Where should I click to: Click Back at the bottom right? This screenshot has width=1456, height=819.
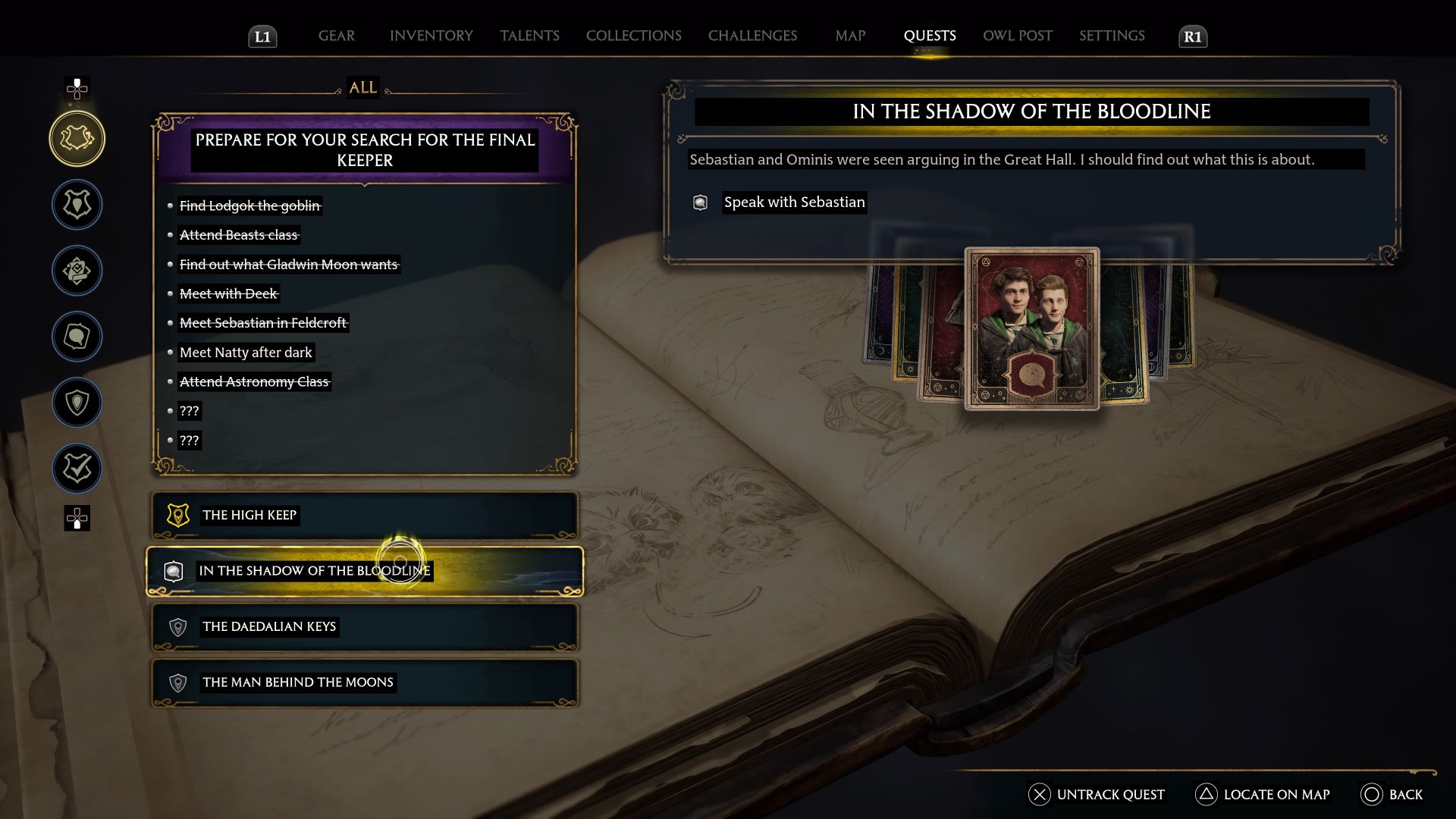click(x=1395, y=795)
